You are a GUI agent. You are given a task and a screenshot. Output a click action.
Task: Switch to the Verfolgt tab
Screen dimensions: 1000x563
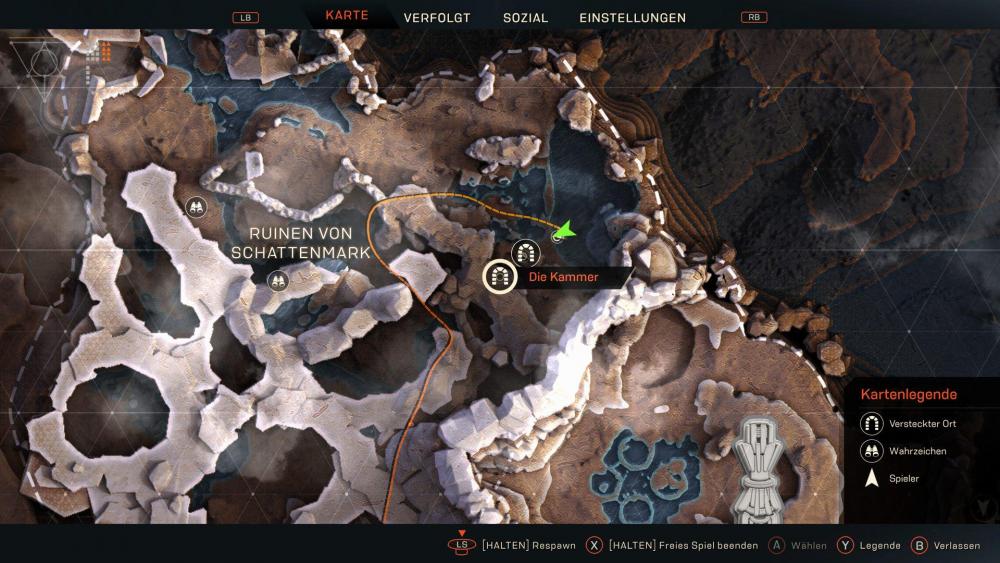point(436,17)
